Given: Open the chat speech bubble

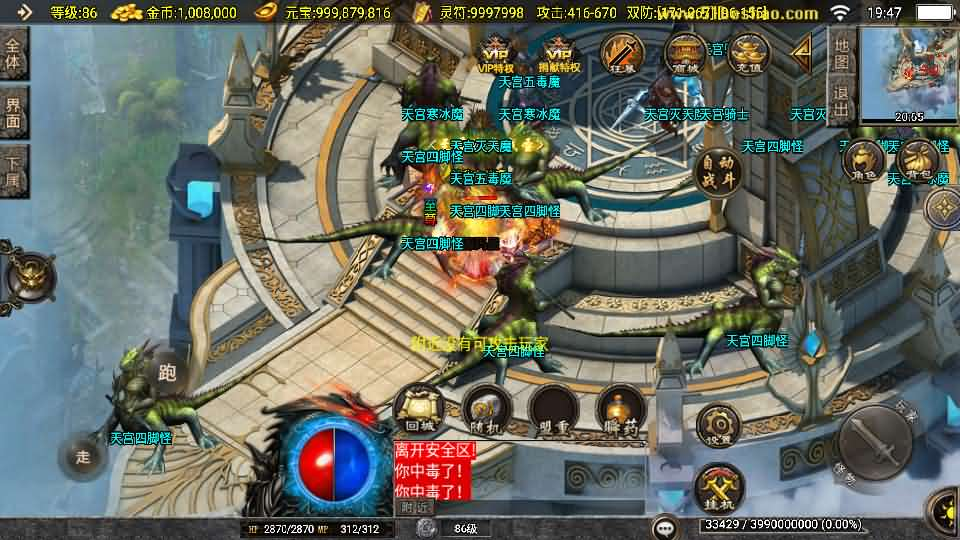Looking at the screenshot, I should pyautogui.click(x=665, y=525).
